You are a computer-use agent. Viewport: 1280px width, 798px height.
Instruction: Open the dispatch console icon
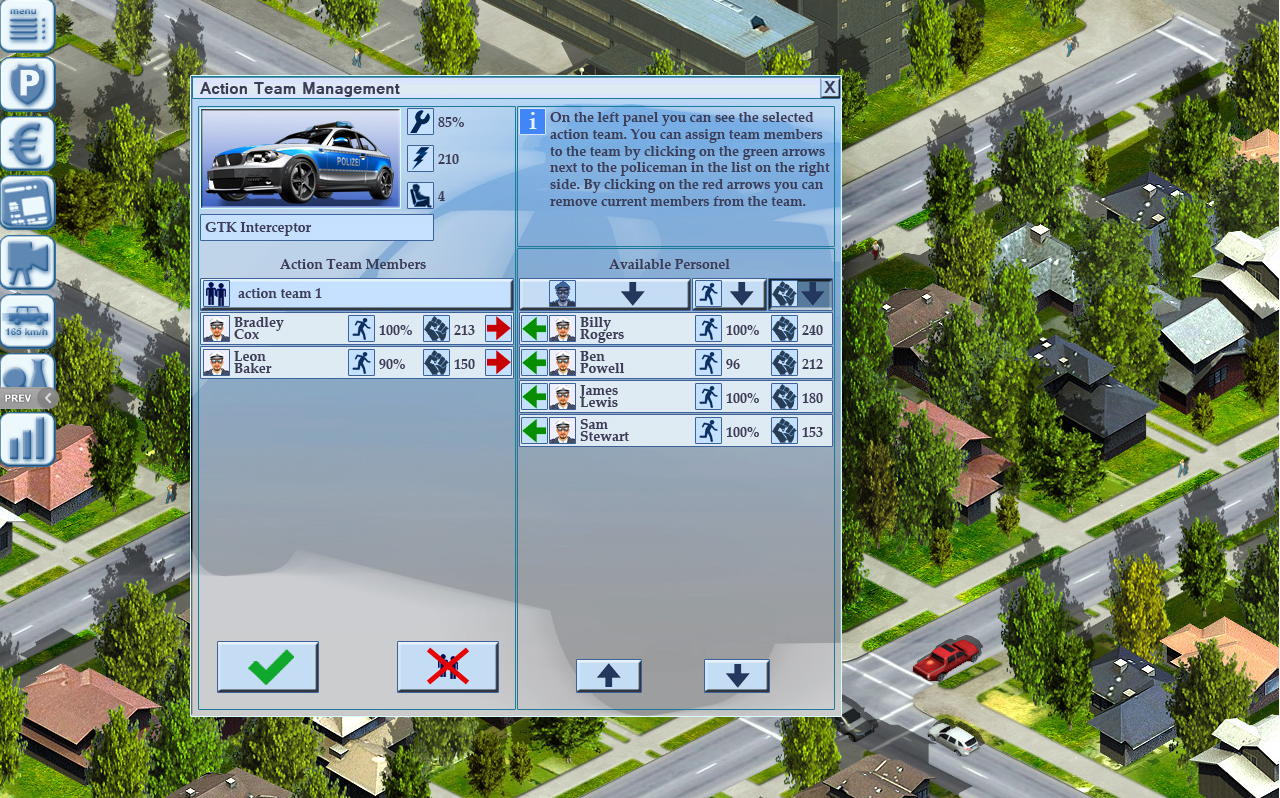point(27,202)
